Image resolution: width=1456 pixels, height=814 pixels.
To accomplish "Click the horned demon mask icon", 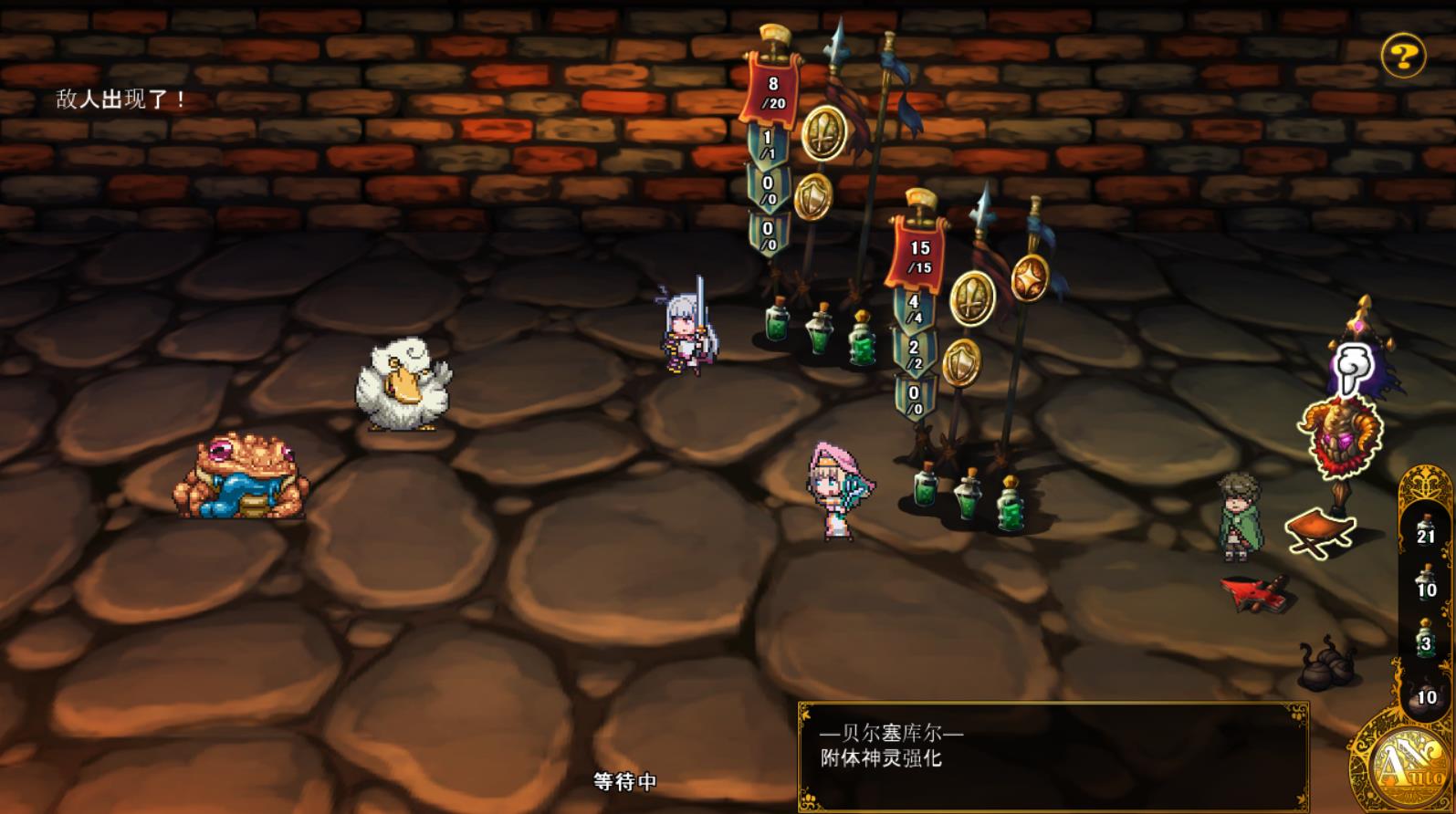I will tap(1340, 435).
